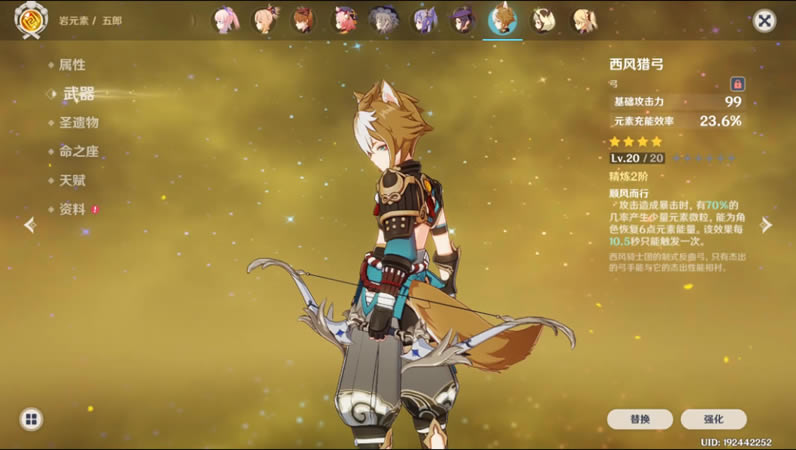Open the four-square grid menu icon
The height and width of the screenshot is (450, 796).
pyautogui.click(x=31, y=419)
